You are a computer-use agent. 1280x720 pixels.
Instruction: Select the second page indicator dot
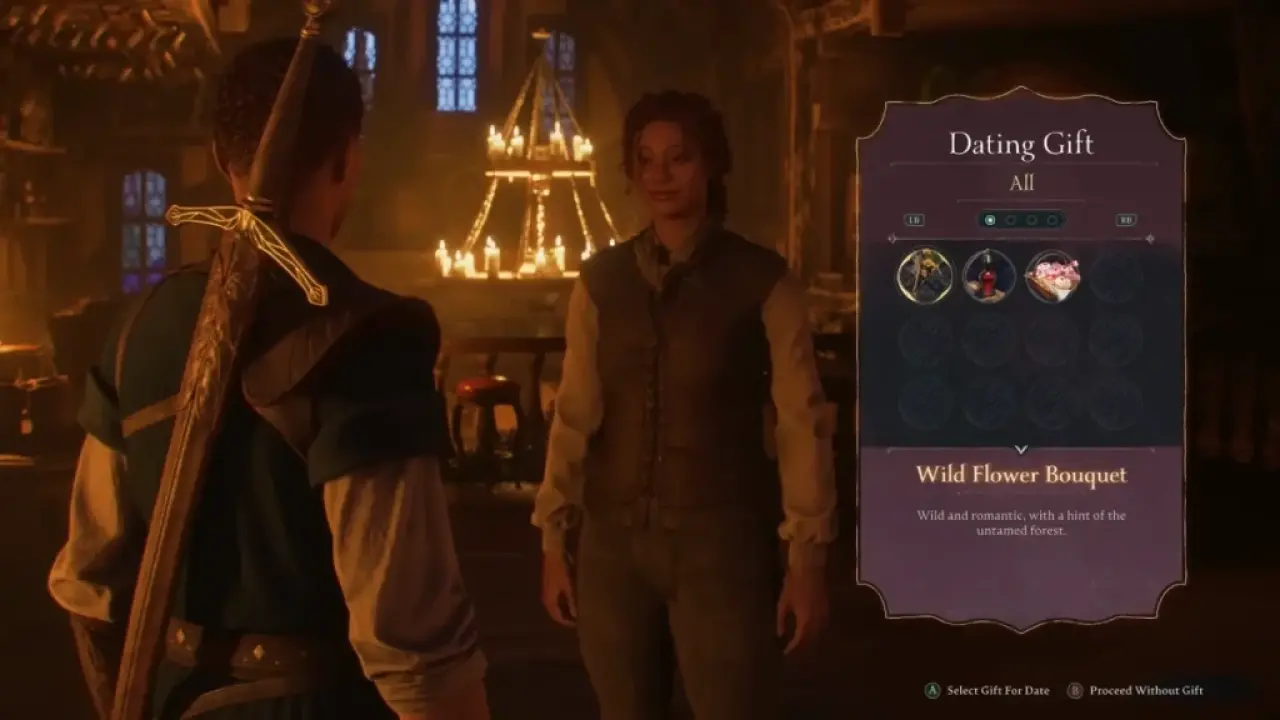(x=1011, y=220)
